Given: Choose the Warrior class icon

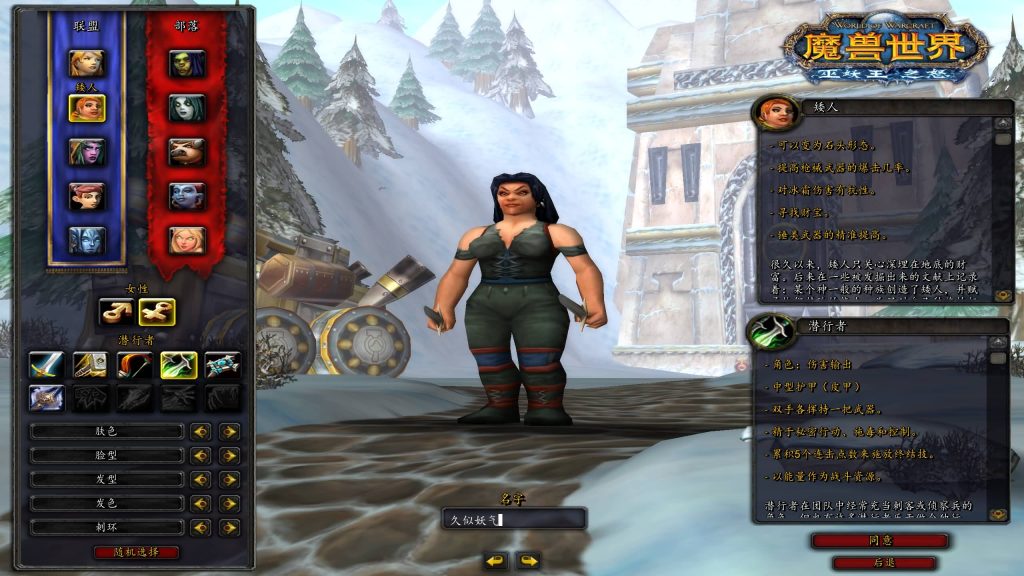Looking at the screenshot, I should tap(46, 365).
